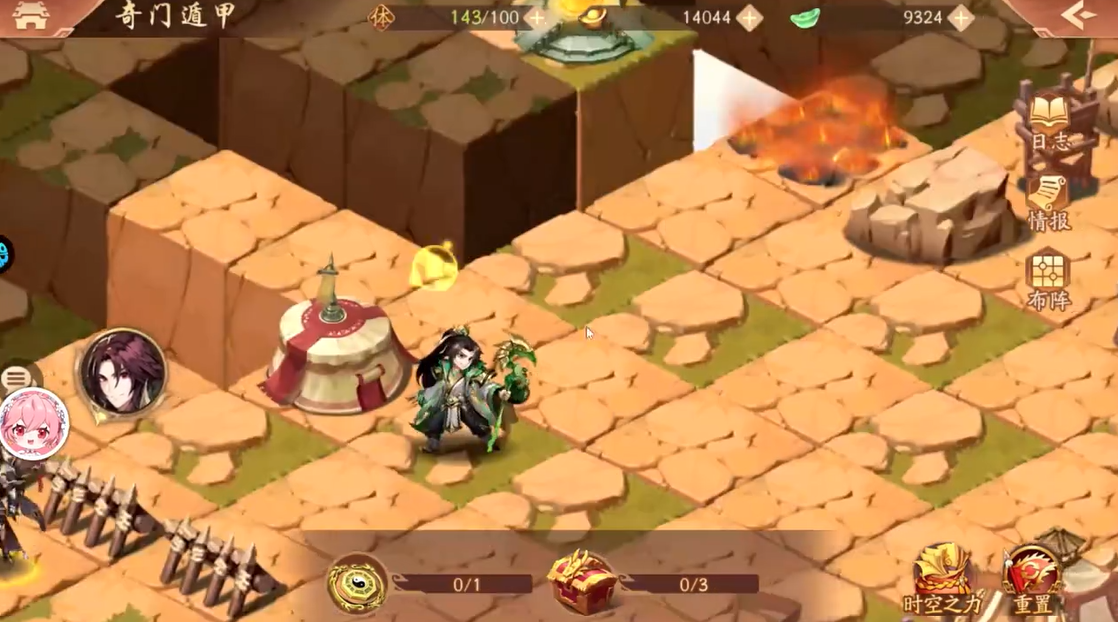Open the 日志 log book

(x=1049, y=124)
